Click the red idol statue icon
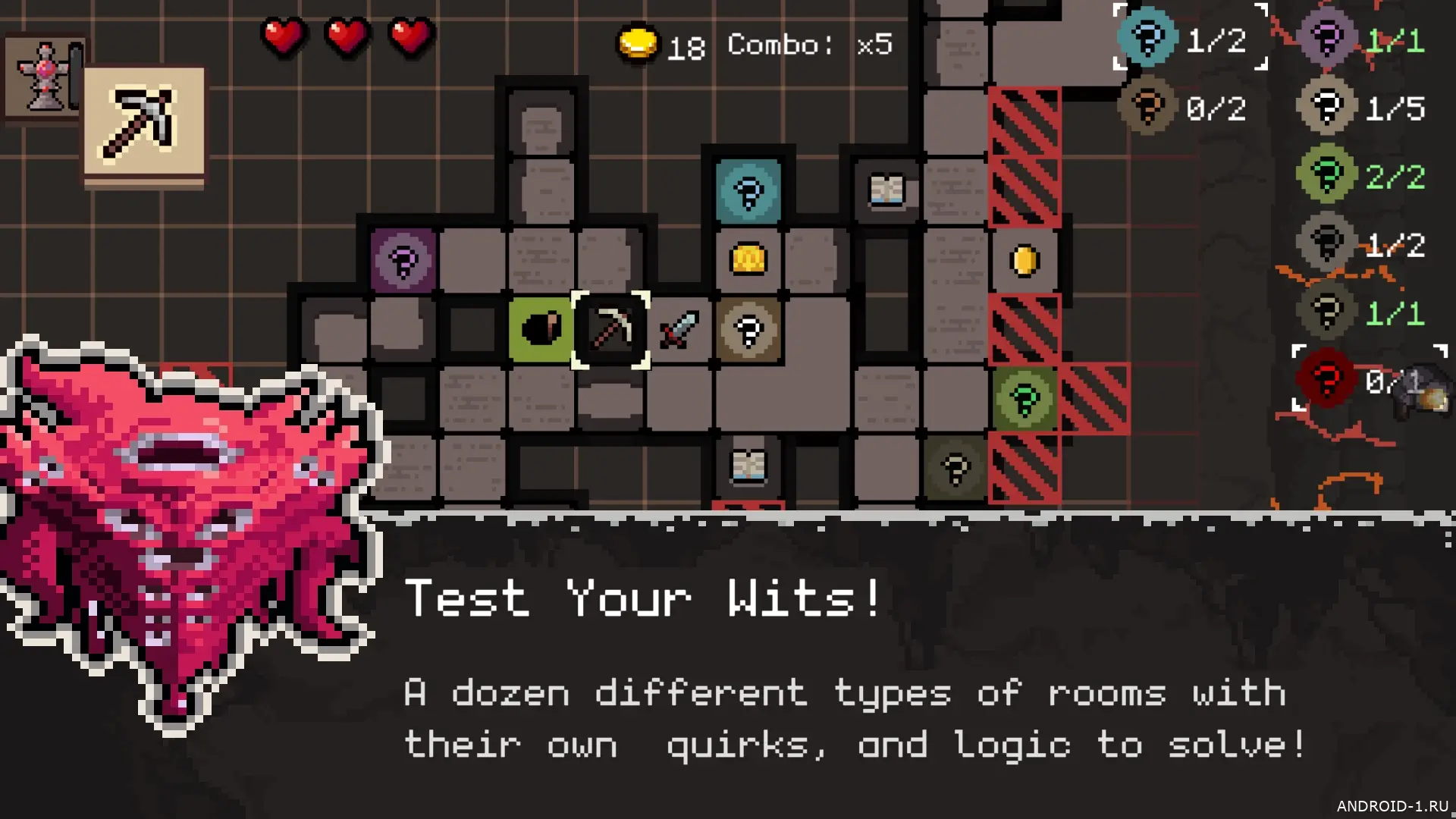Image resolution: width=1456 pixels, height=819 pixels. (x=44, y=77)
